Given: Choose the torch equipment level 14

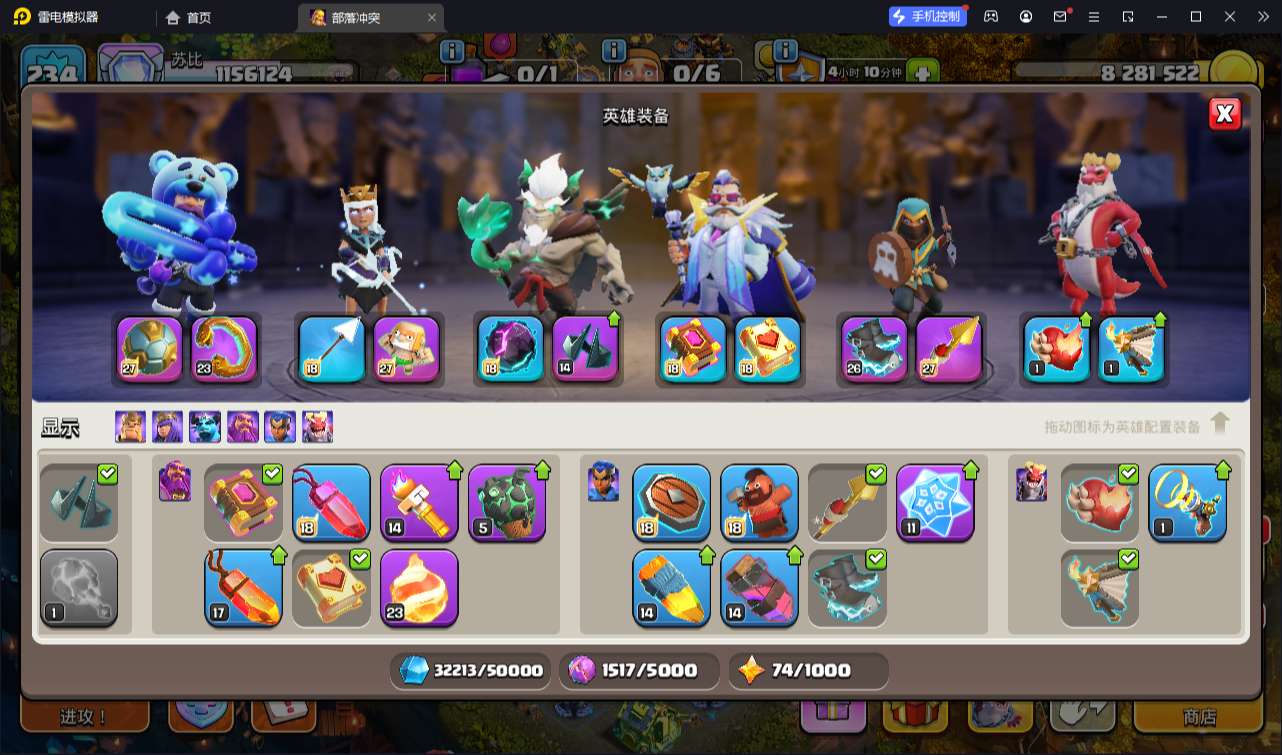Looking at the screenshot, I should (419, 502).
